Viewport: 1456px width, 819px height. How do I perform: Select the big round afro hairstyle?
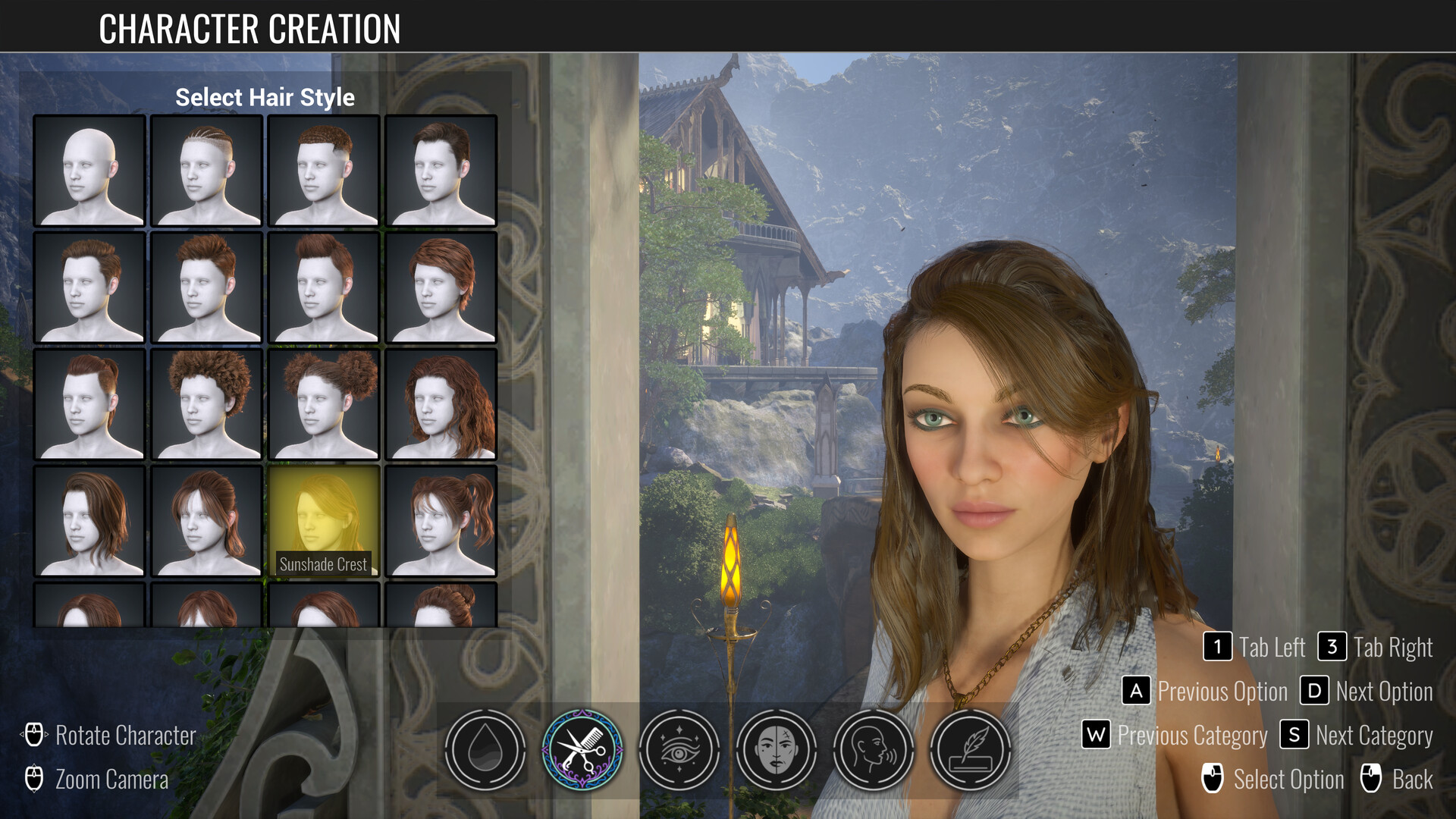tap(206, 404)
